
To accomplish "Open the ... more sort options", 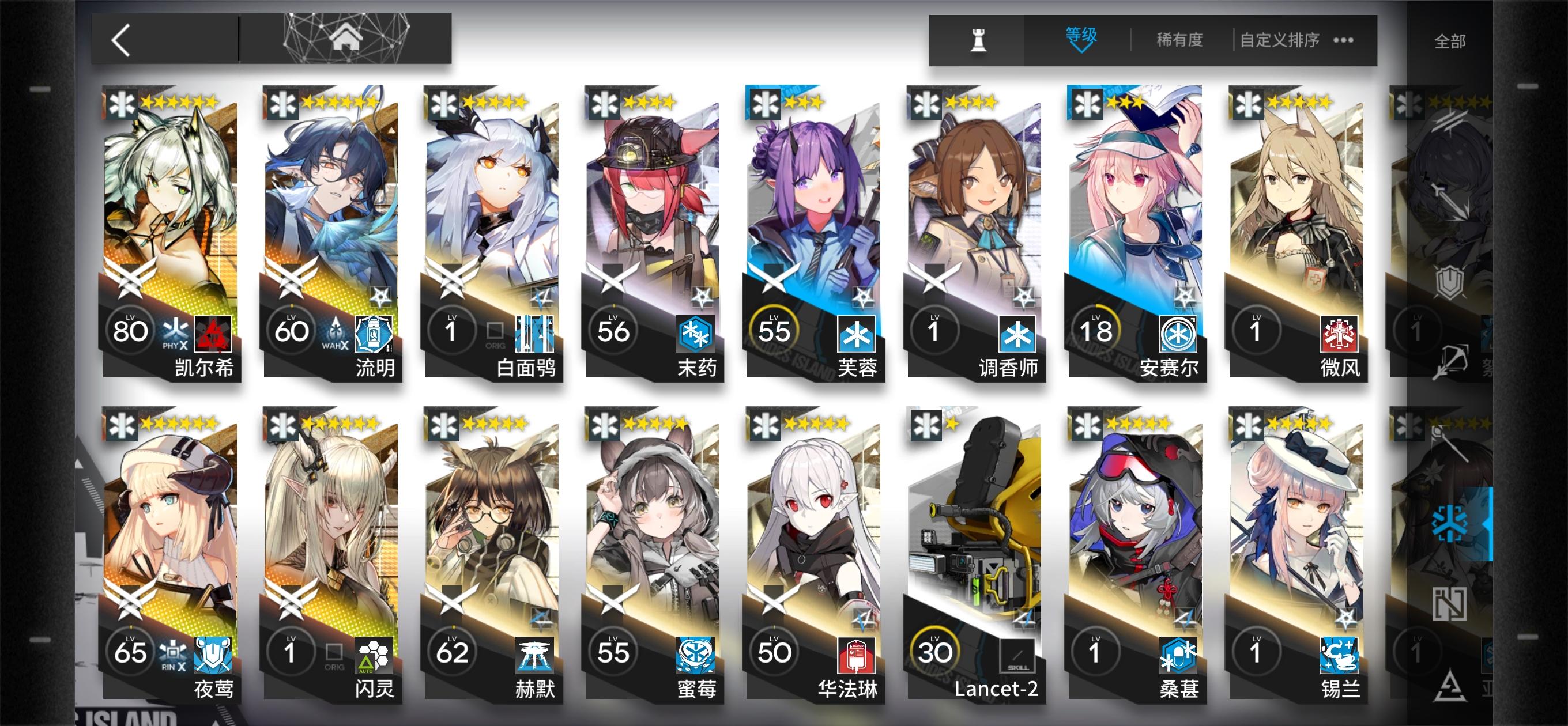I will click(x=1343, y=39).
